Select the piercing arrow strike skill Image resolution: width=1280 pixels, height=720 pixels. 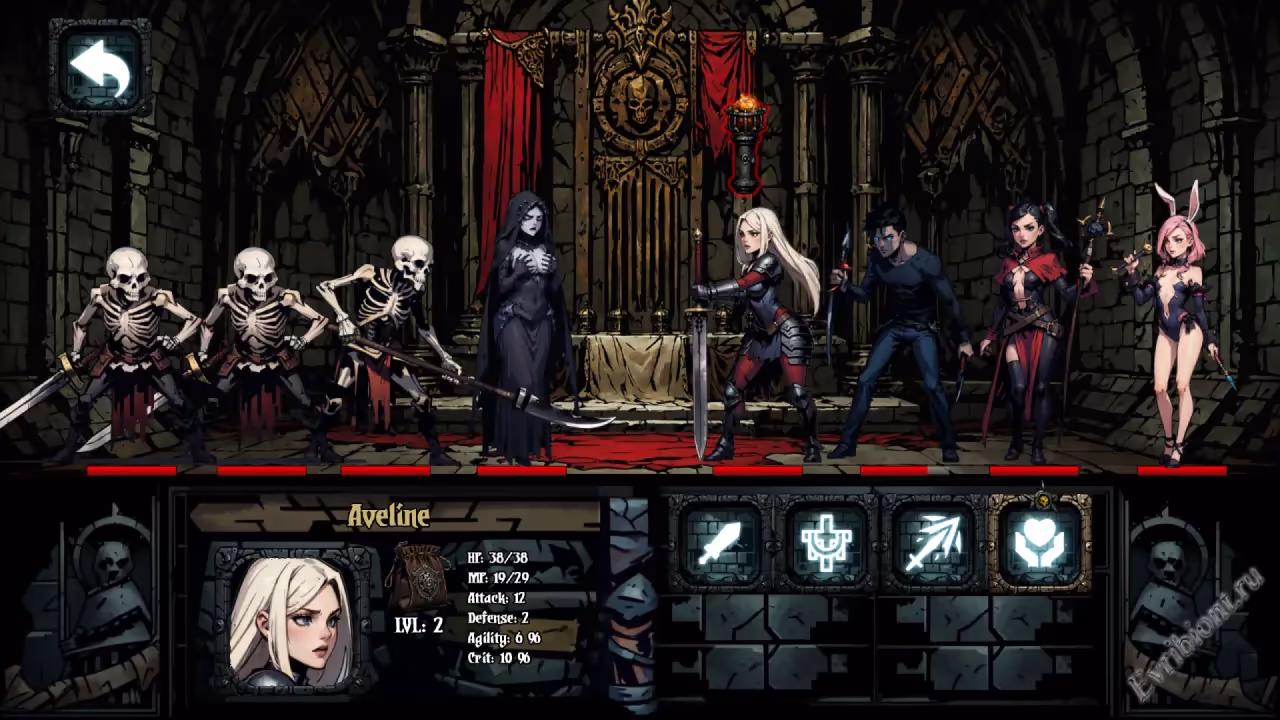pos(932,543)
